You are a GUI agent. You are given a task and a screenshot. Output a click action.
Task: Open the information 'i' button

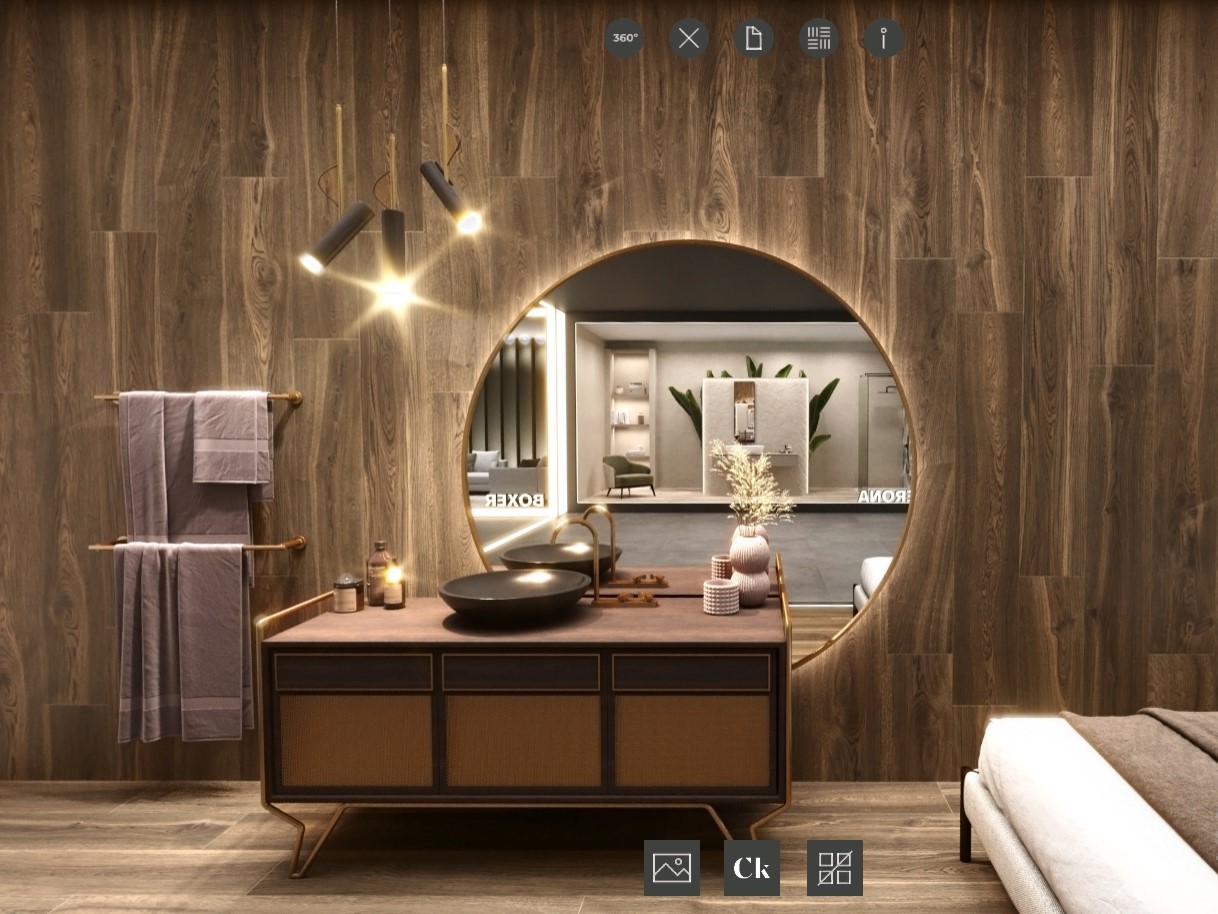[884, 38]
